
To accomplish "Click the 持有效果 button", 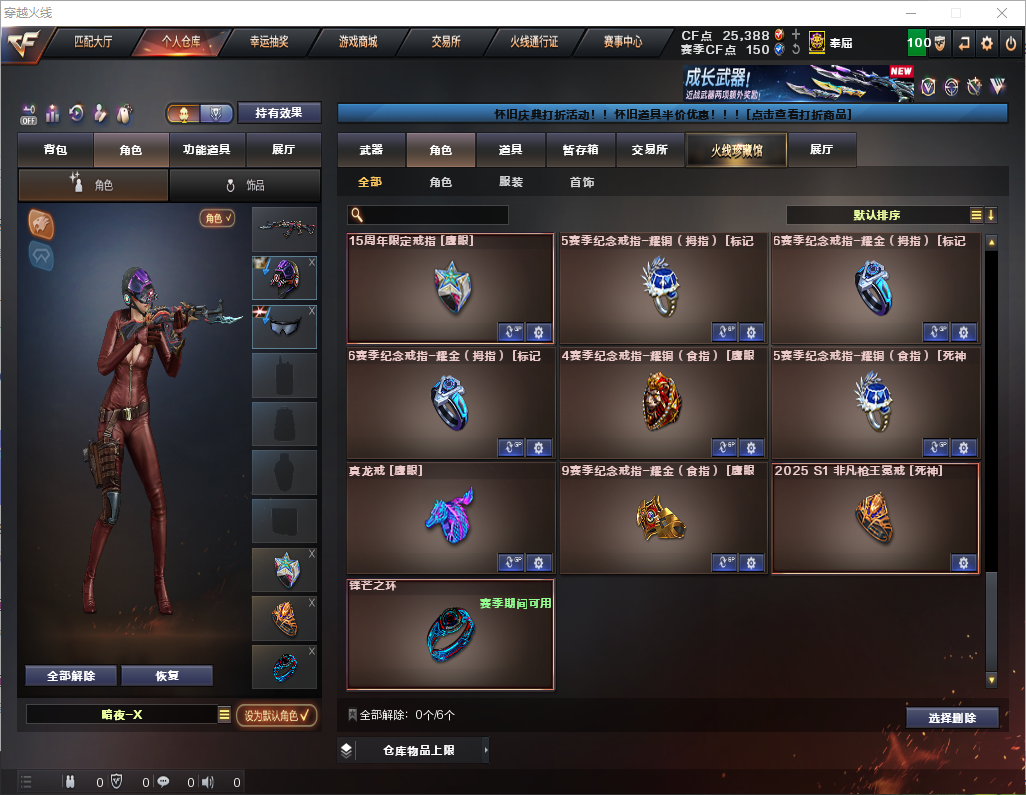I will pos(279,113).
